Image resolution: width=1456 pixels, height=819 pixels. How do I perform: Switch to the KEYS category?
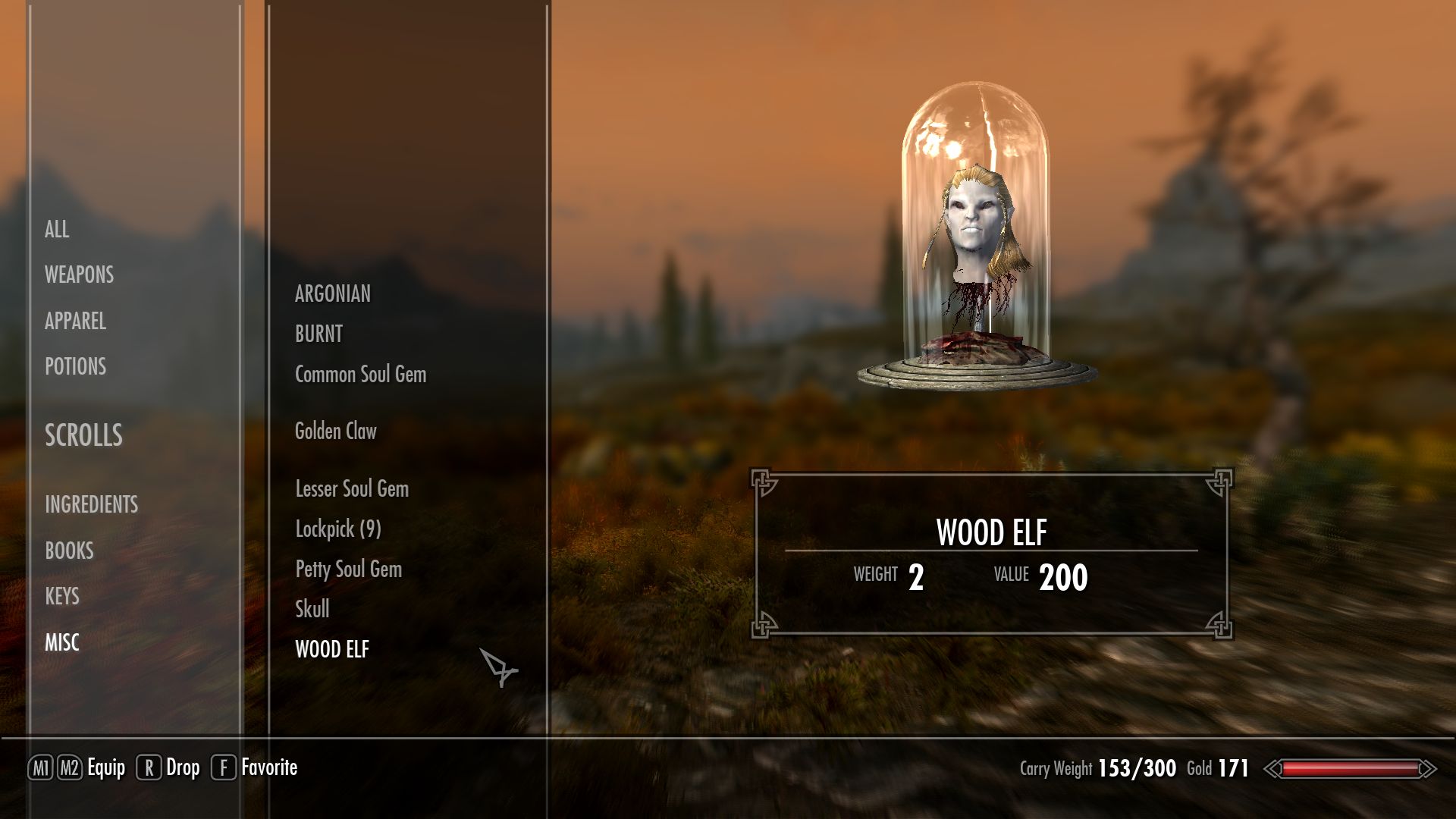click(62, 596)
